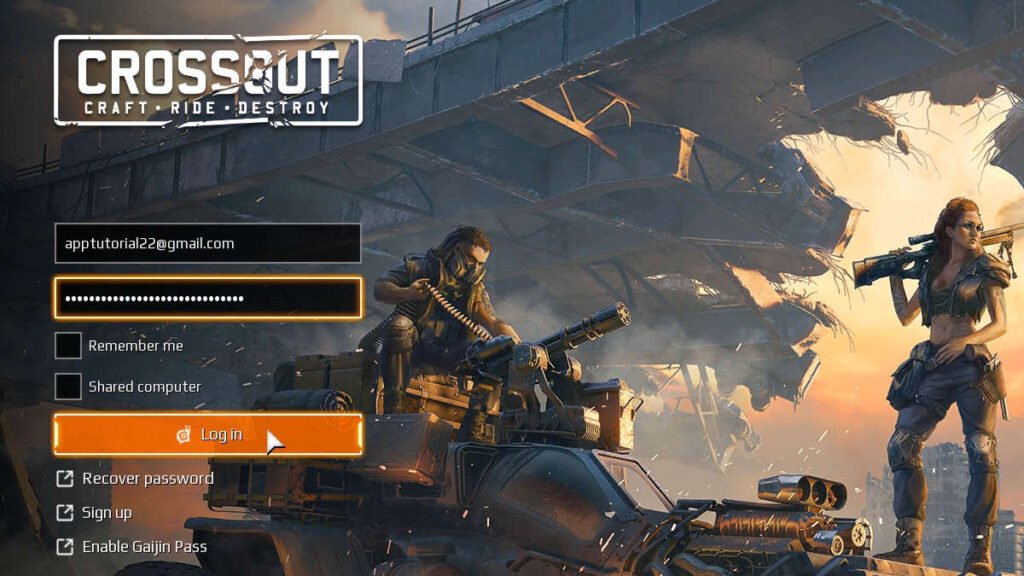
Task: Select Enable Gaijin Pass link
Action: pos(143,547)
